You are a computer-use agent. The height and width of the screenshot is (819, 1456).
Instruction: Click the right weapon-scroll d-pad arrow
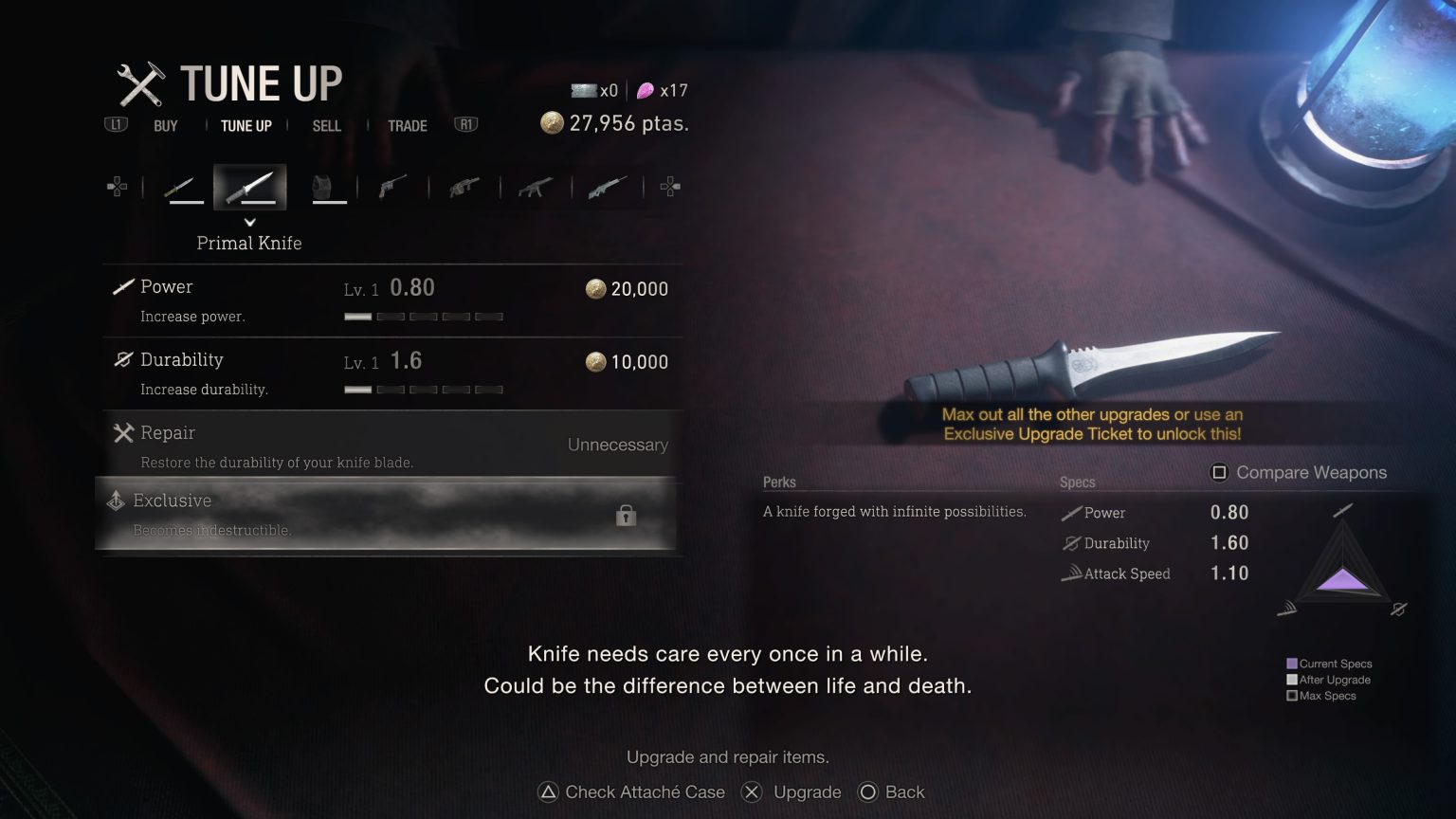pyautogui.click(x=671, y=186)
